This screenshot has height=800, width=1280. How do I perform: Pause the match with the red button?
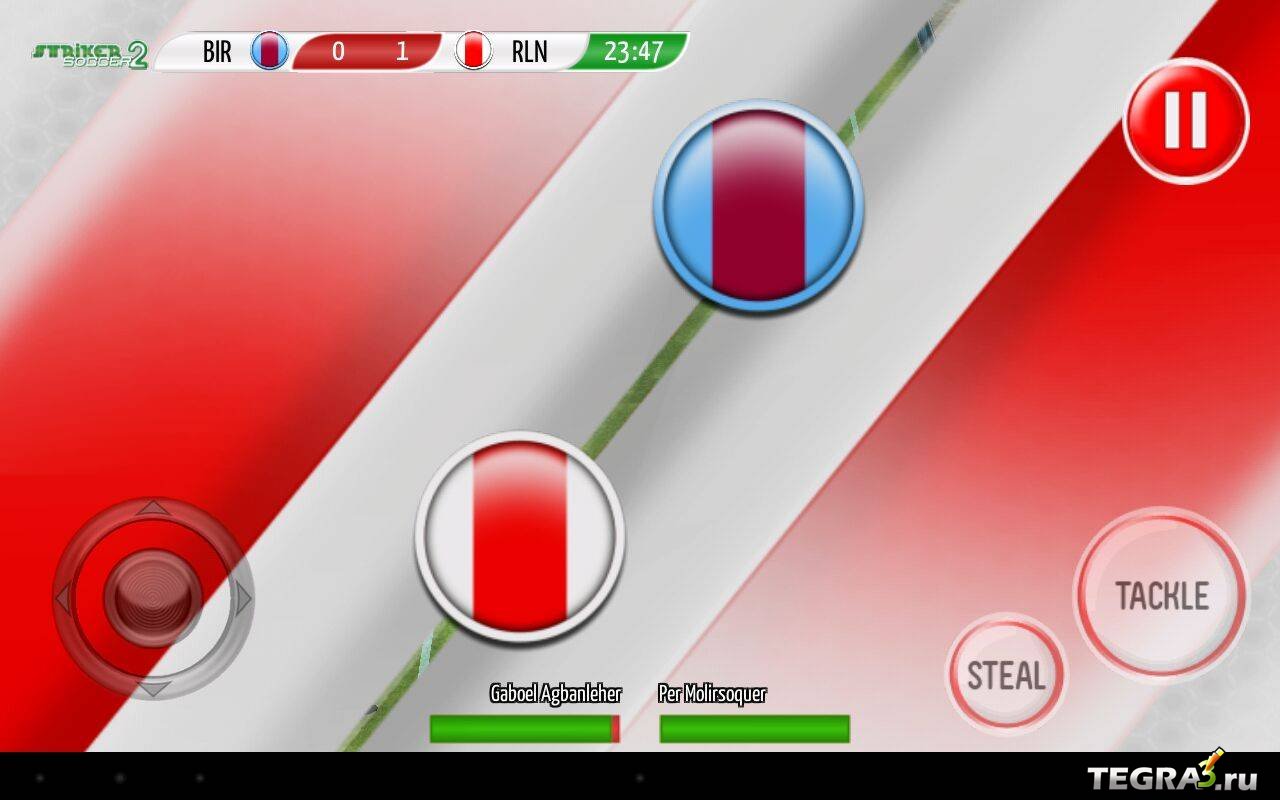(1186, 121)
